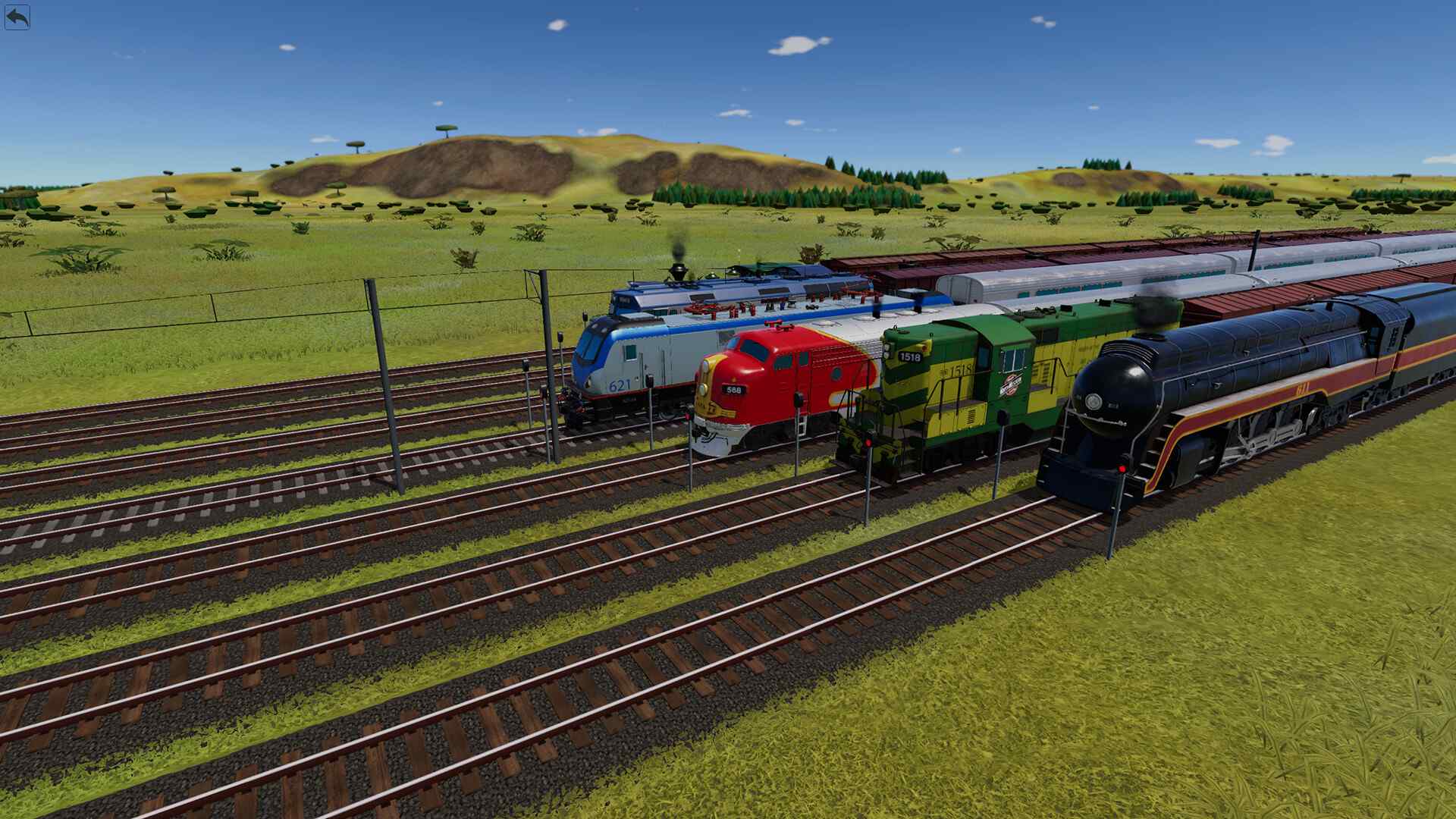Click the red railway signal near locomotive 1518
Screen dimensions: 1456x819
pyautogui.click(x=868, y=442)
